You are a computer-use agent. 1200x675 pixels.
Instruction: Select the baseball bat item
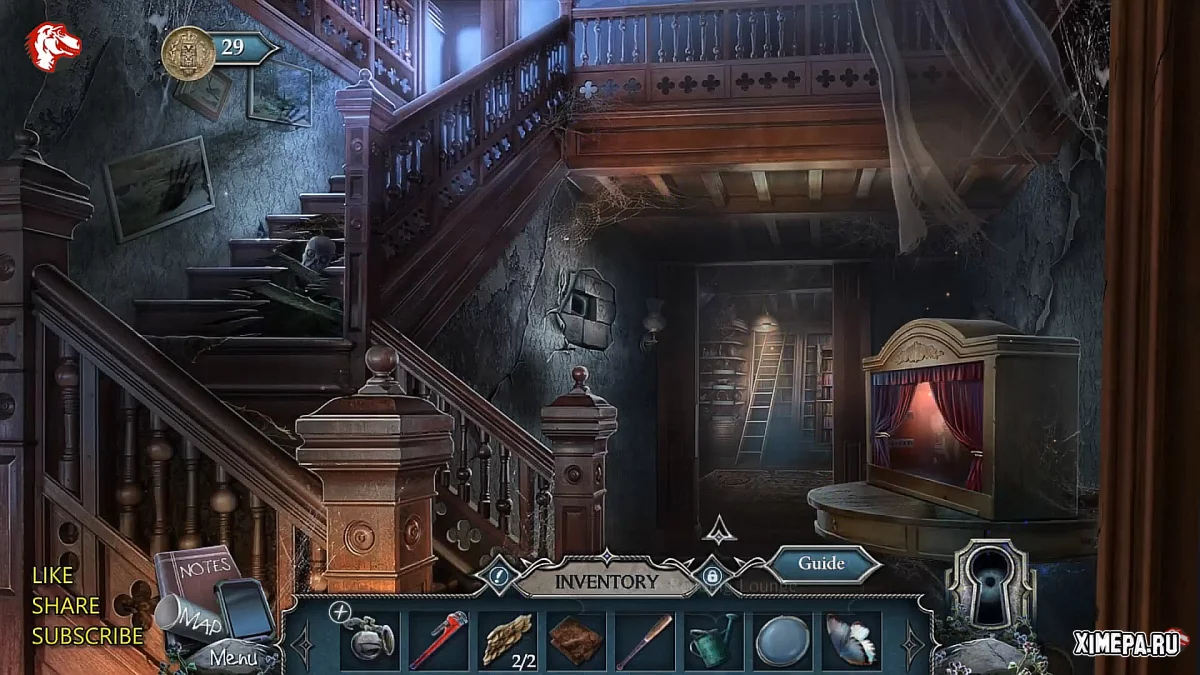[x=644, y=640]
